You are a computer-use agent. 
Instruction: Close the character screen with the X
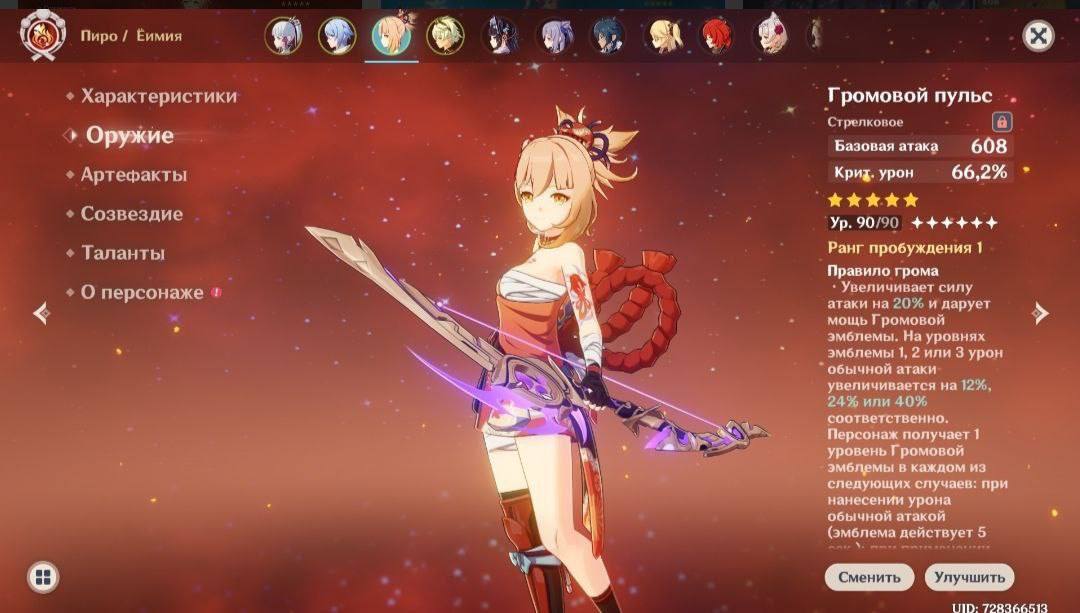pyautogui.click(x=1039, y=36)
